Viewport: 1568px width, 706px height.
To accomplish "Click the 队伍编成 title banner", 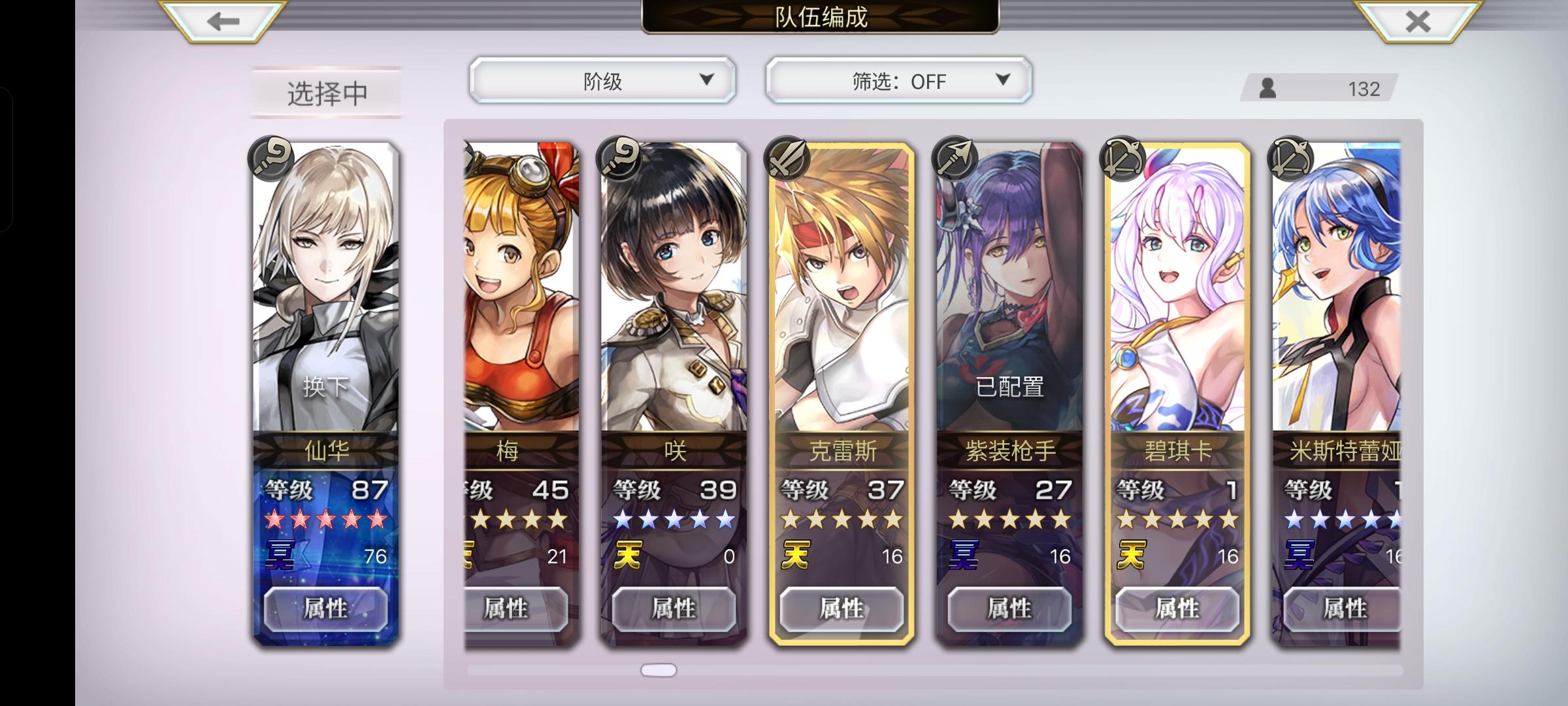I will (819, 19).
